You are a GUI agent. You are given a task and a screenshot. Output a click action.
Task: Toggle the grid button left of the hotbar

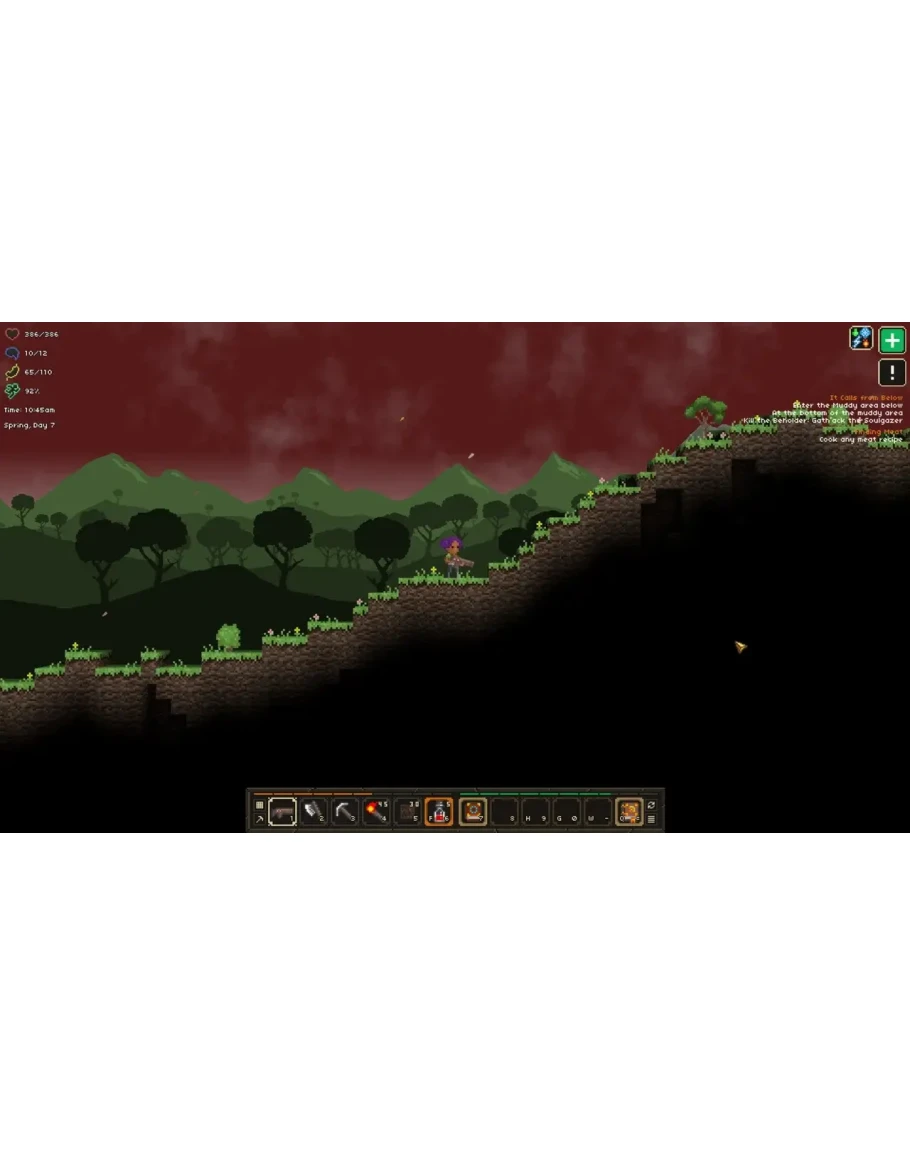coord(259,804)
